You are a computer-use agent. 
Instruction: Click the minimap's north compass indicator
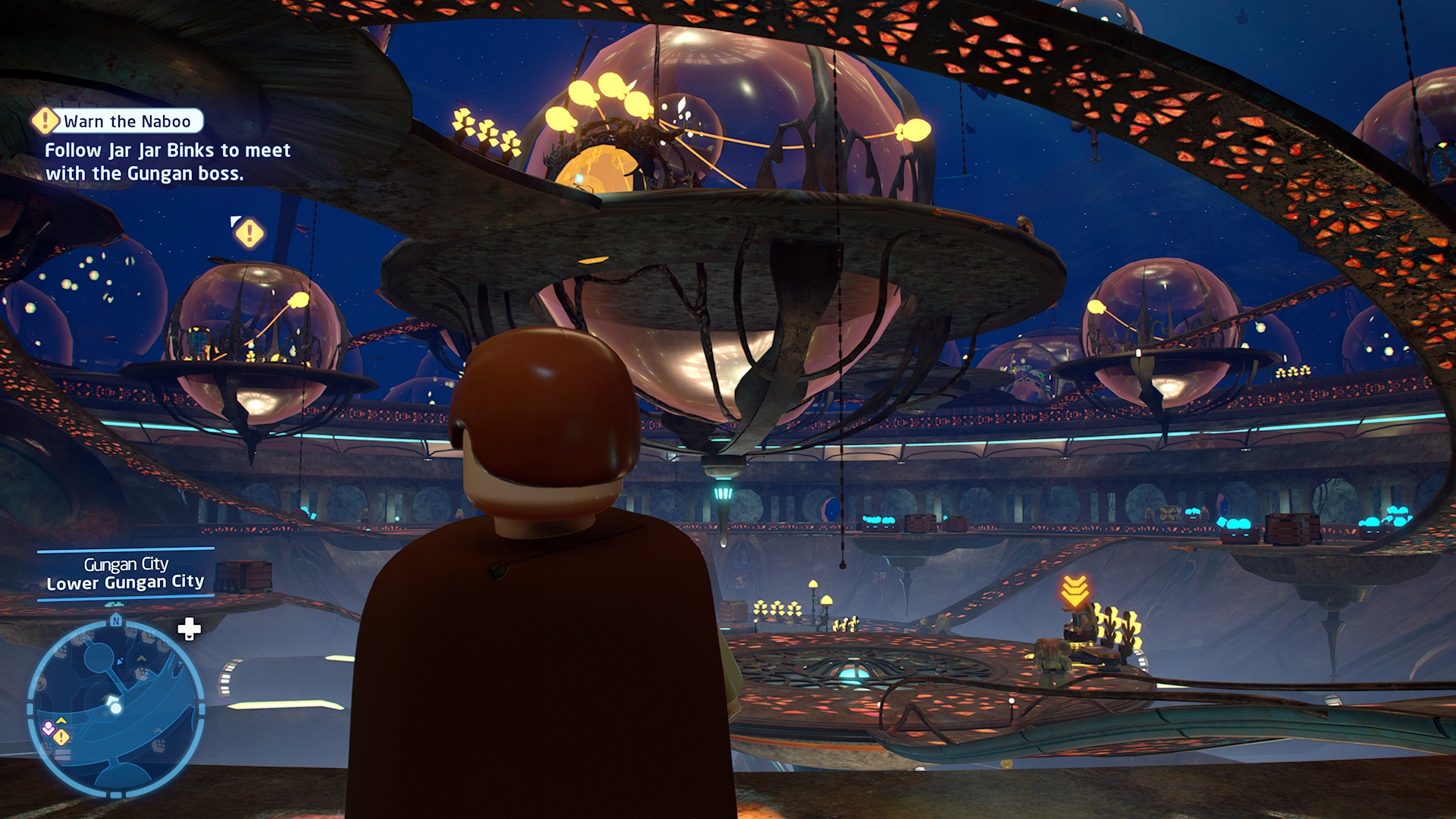pos(116,621)
